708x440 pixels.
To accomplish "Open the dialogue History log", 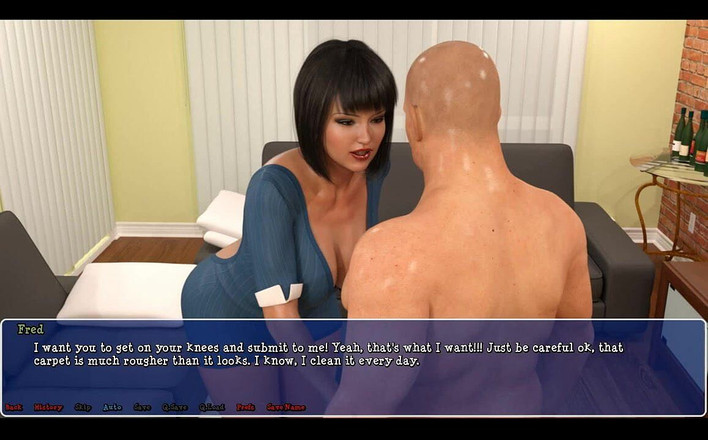I will coord(48,407).
